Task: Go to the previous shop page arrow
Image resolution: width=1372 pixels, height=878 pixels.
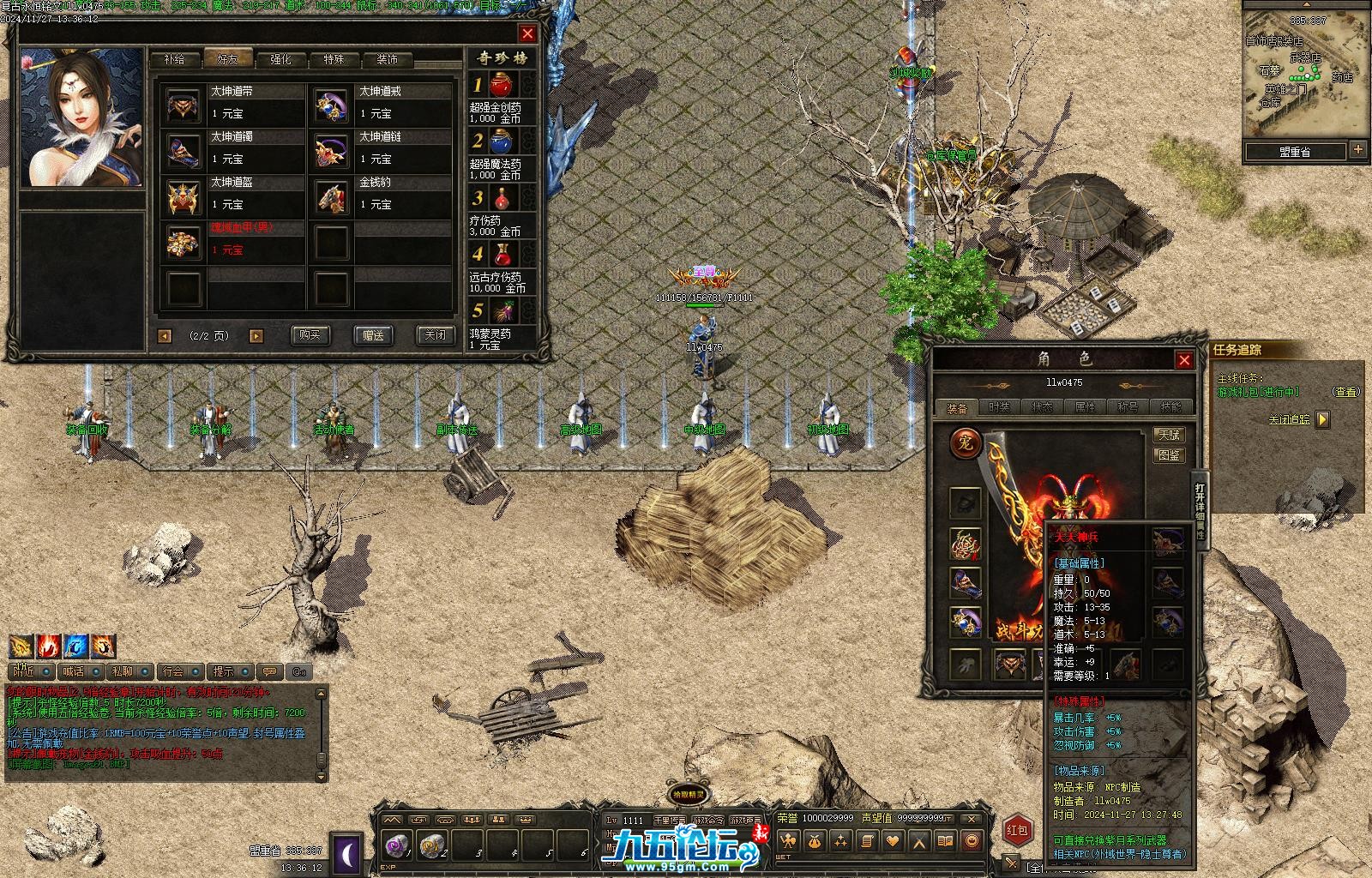Action: [165, 336]
